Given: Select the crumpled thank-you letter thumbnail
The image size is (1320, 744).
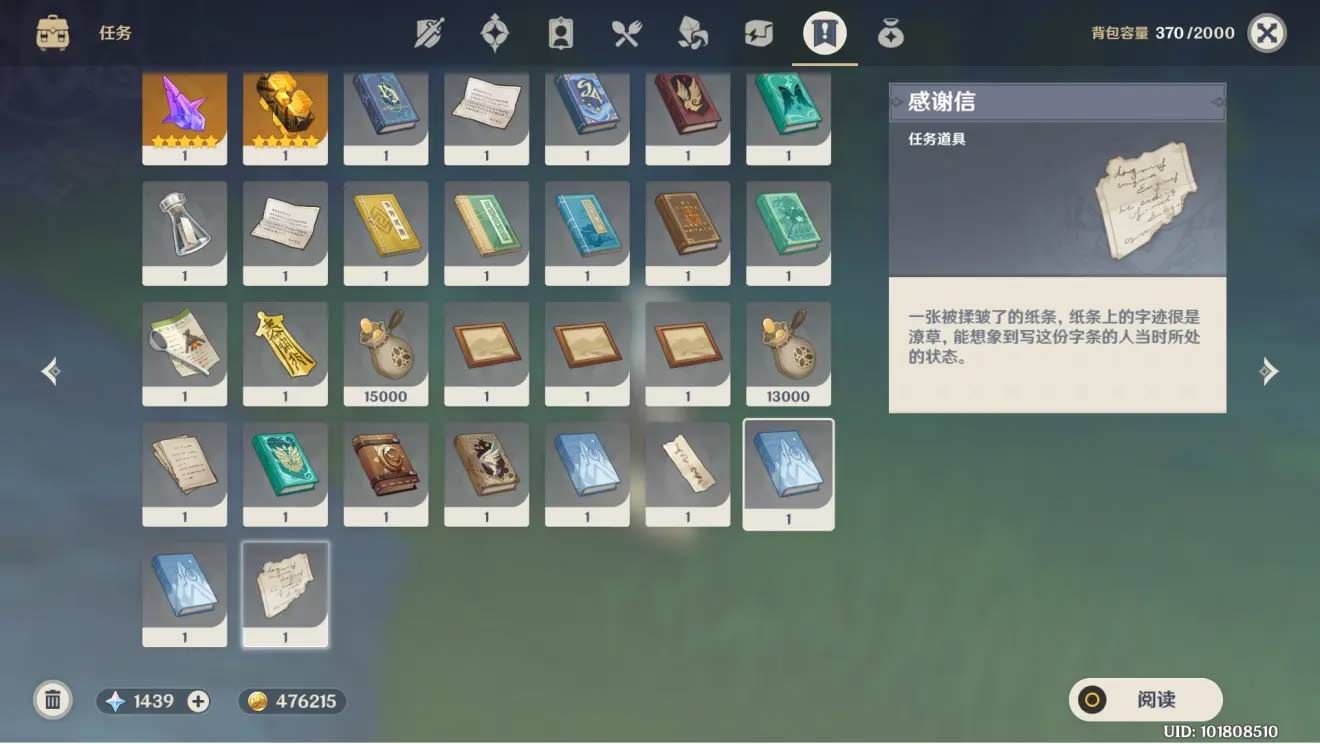Looking at the screenshot, I should 285,592.
